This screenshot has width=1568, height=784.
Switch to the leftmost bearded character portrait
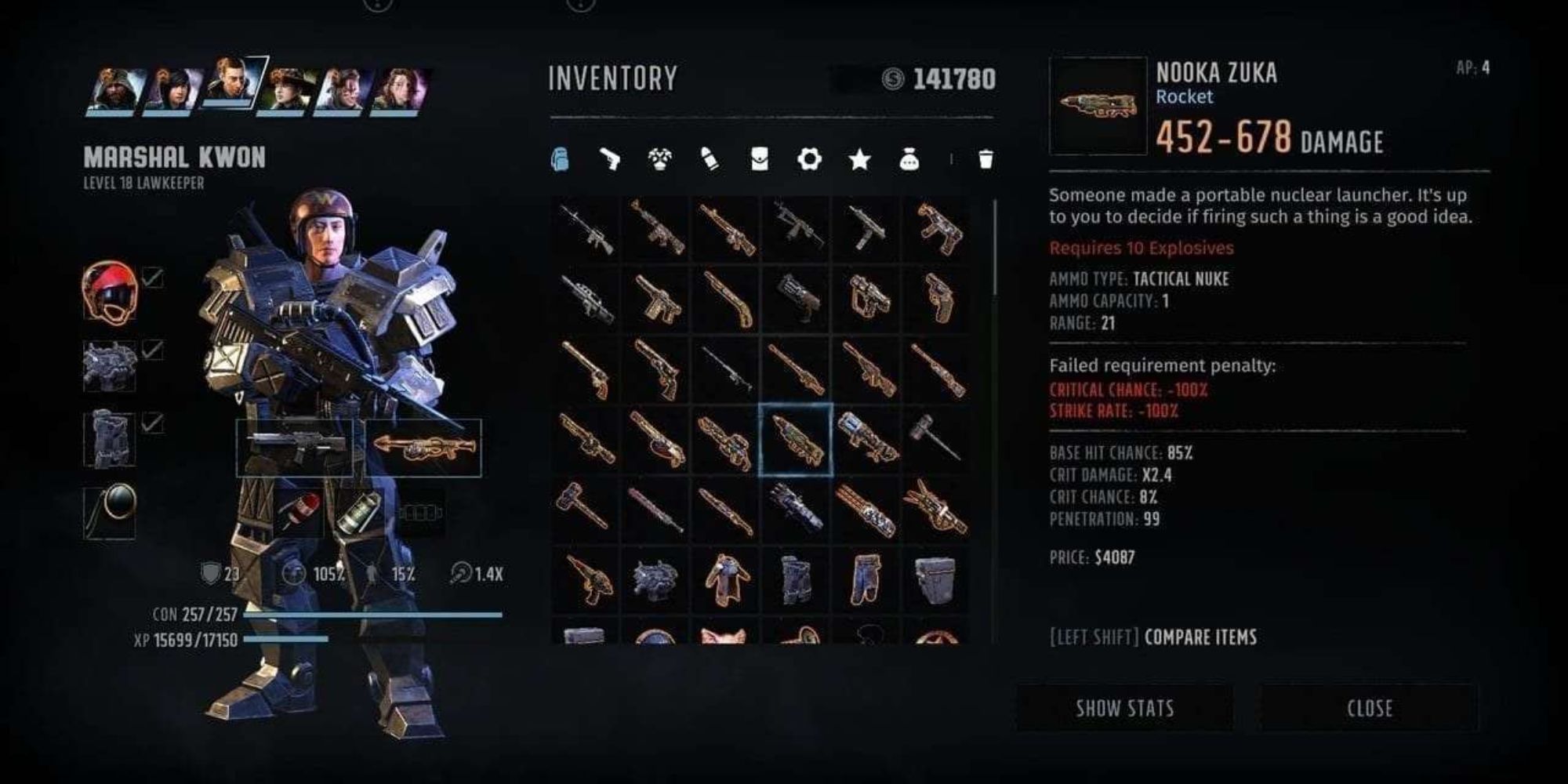click(x=111, y=86)
